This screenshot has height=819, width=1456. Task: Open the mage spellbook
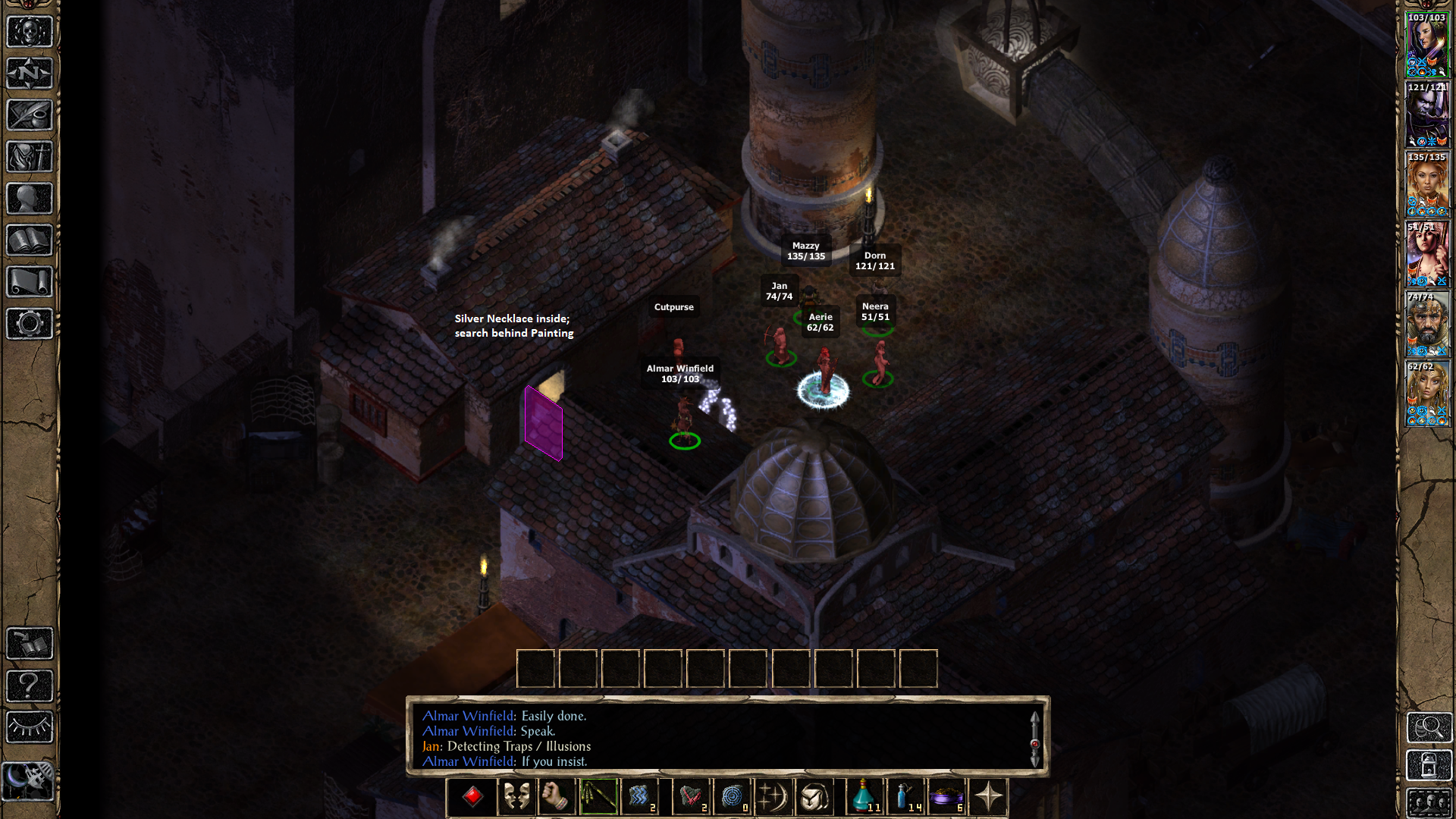pyautogui.click(x=30, y=240)
